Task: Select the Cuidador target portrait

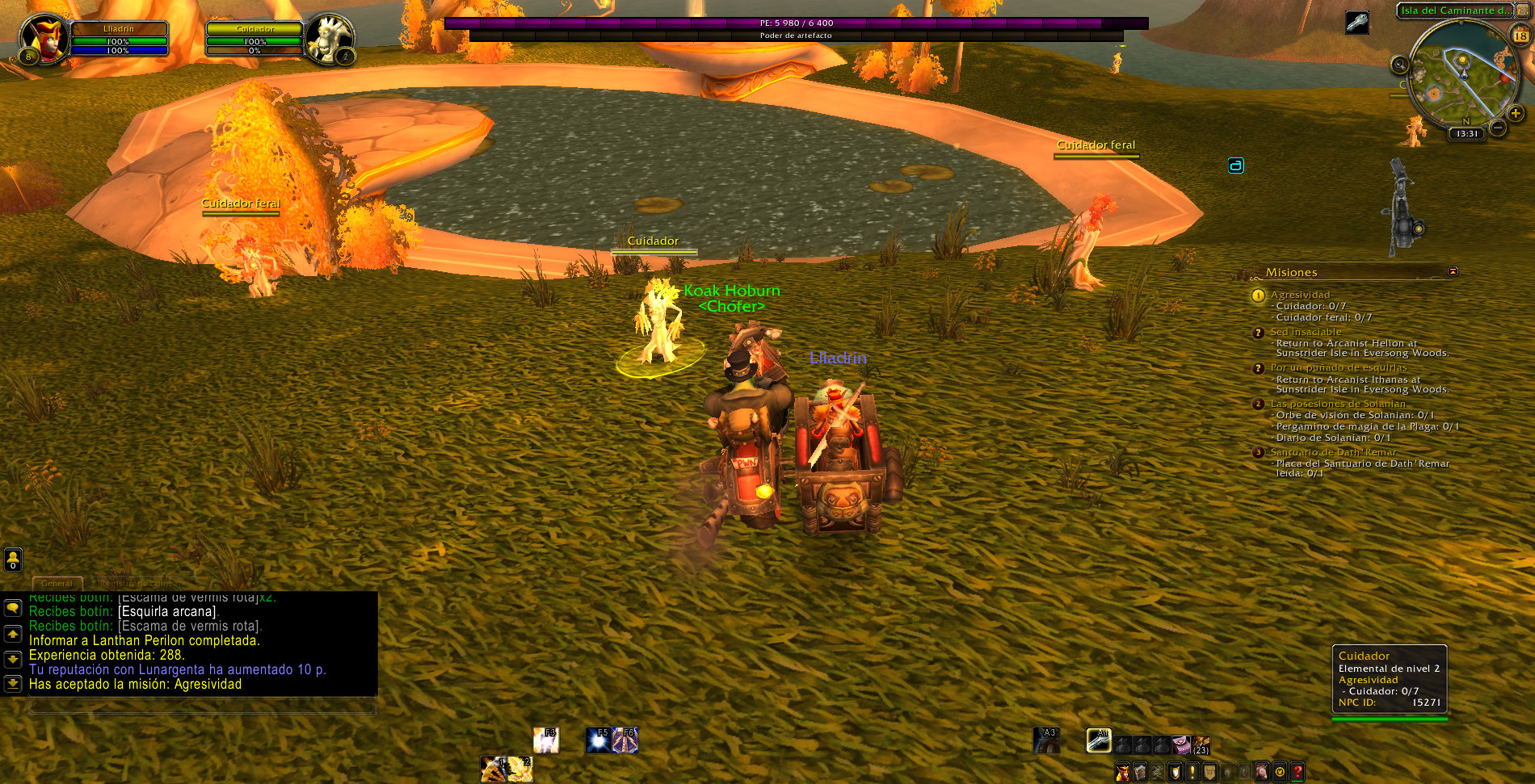Action: 329,38
